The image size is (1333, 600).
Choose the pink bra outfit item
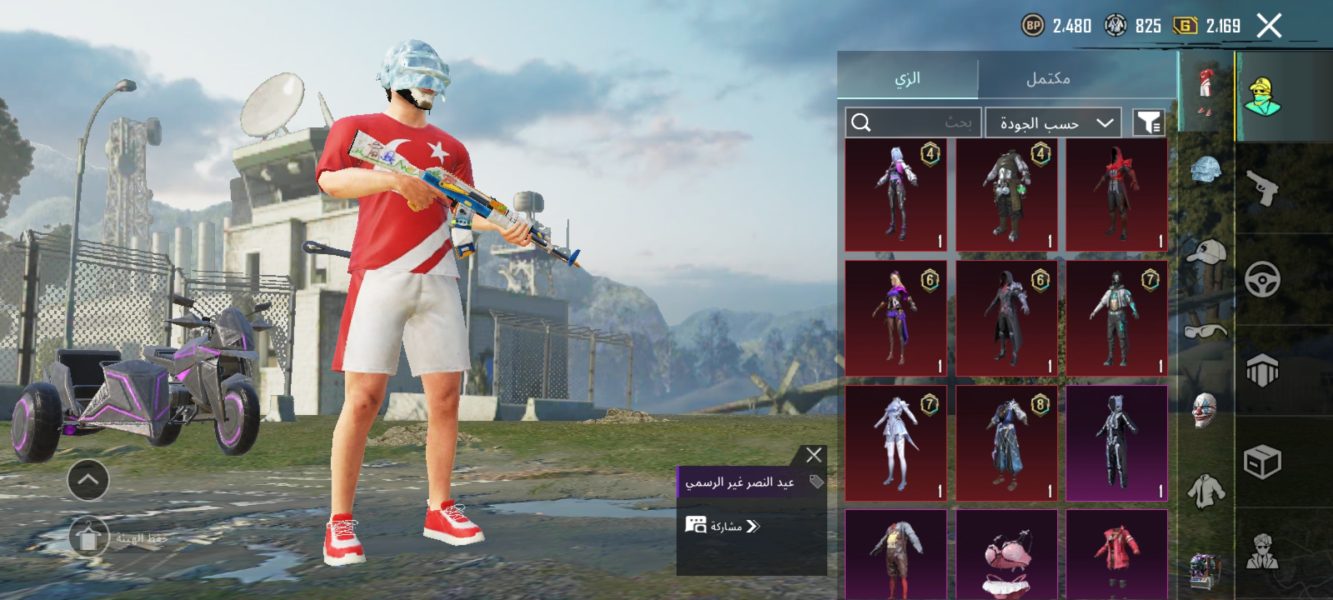(x=1006, y=556)
